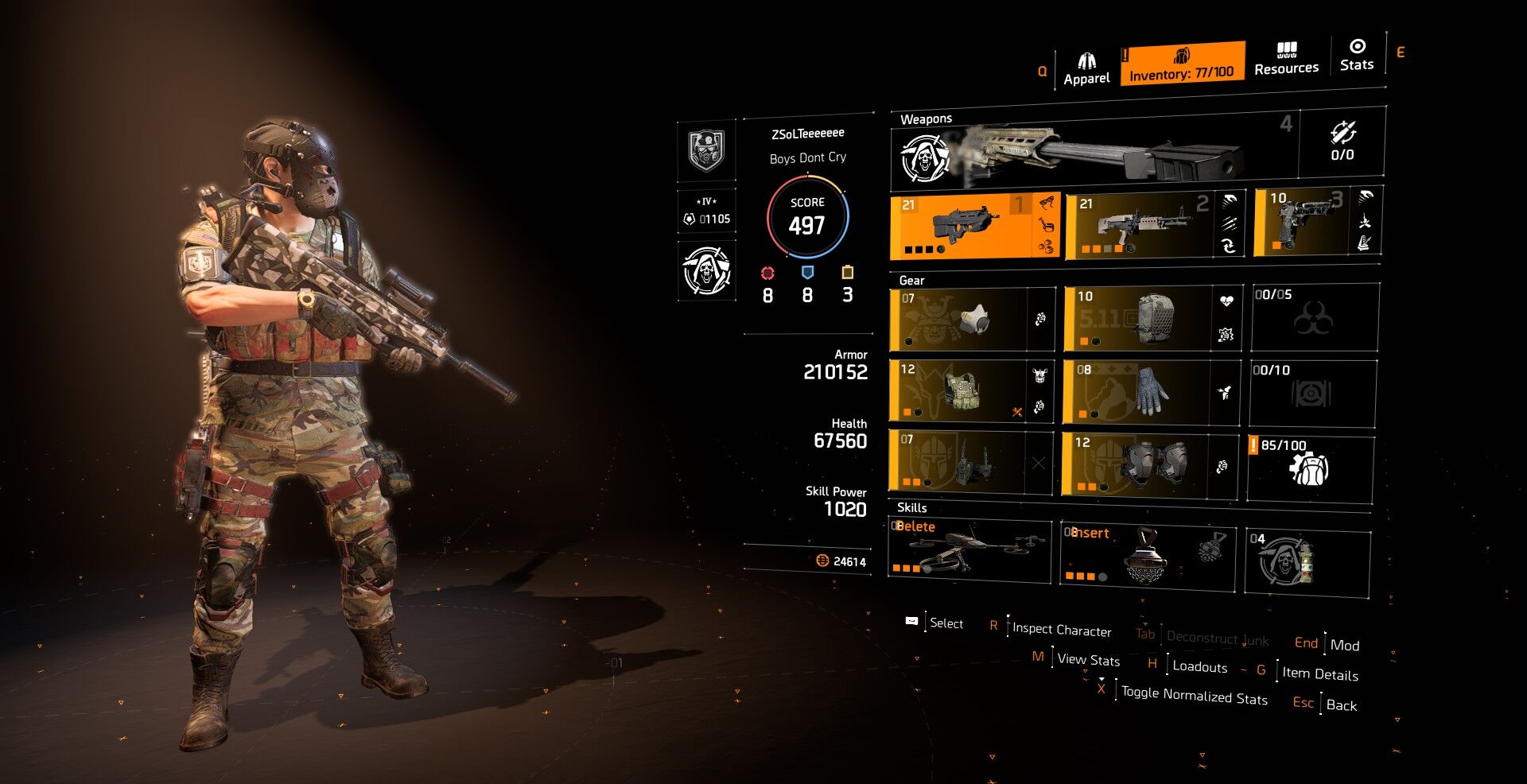Image resolution: width=1527 pixels, height=784 pixels.
Task: Switch to the Resources tab
Action: click(1286, 60)
